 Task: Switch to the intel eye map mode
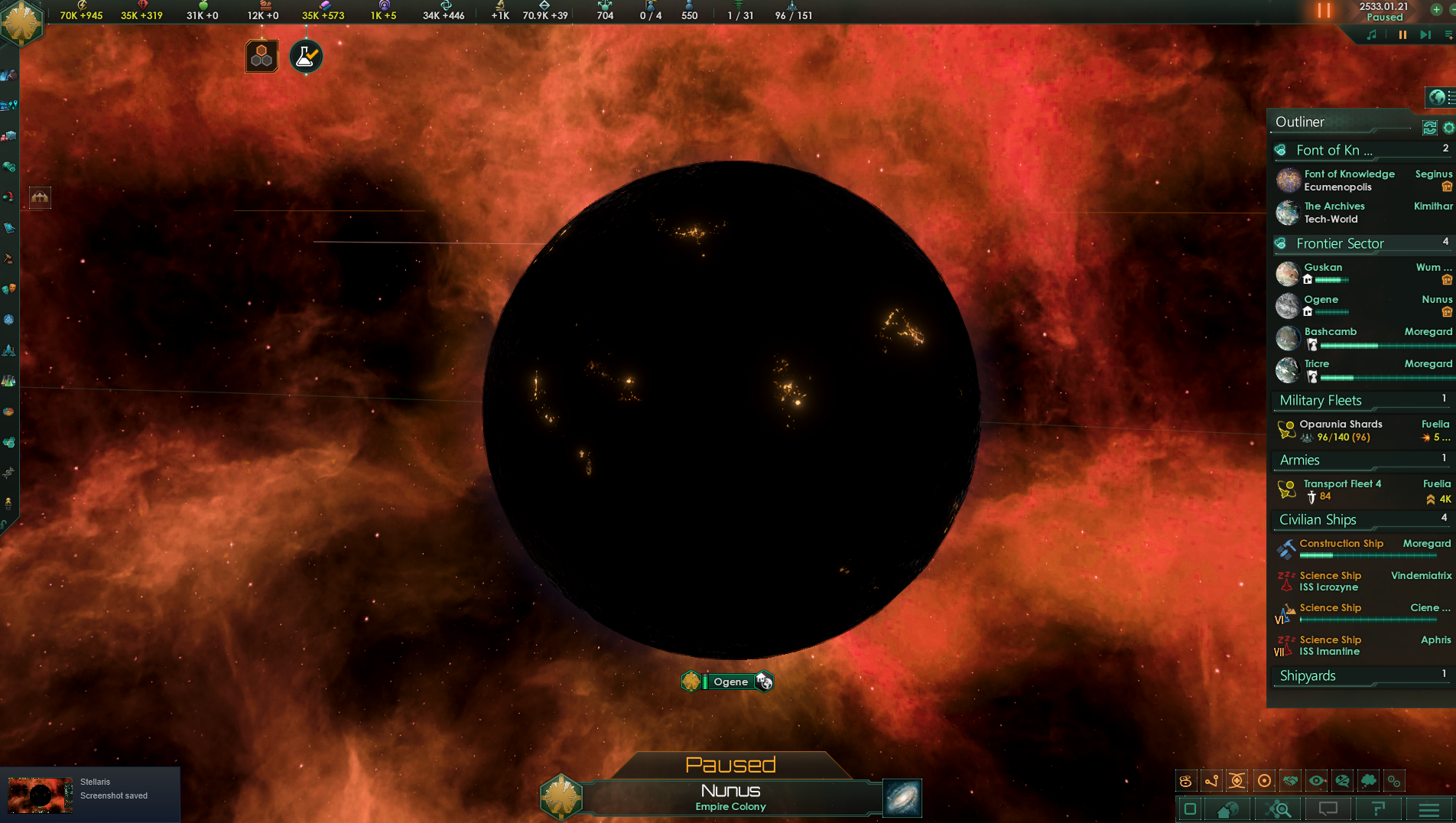point(1316,780)
